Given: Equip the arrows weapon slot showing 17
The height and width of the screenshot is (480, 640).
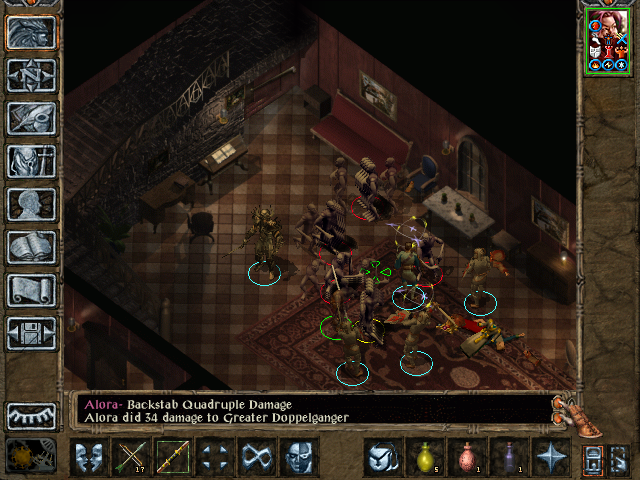Looking at the screenshot, I should (x=131, y=458).
